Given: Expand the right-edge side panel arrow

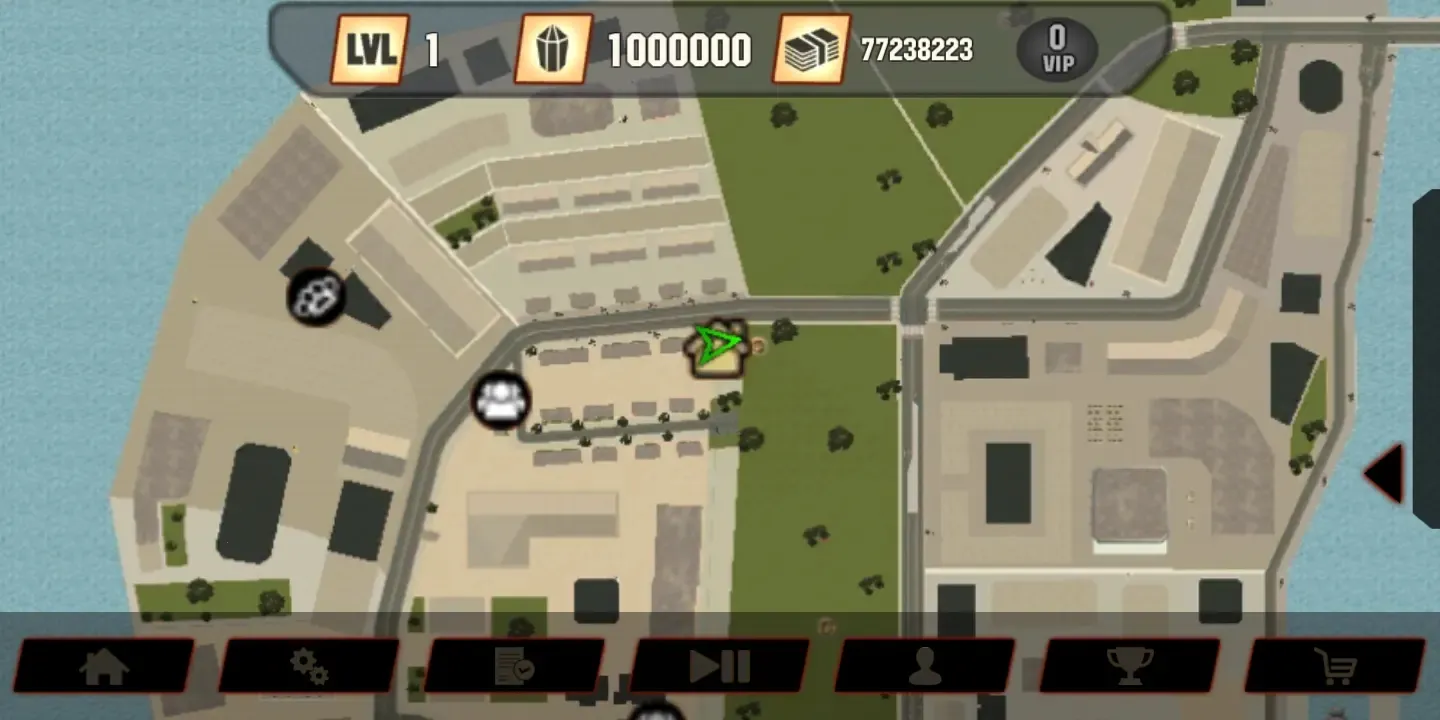Looking at the screenshot, I should [1387, 472].
